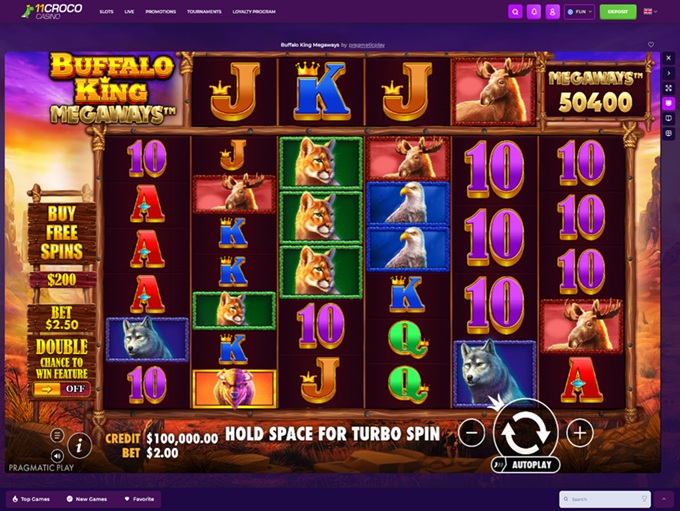The width and height of the screenshot is (680, 511).
Task: Open the Autoplay settings
Action: click(x=526, y=465)
